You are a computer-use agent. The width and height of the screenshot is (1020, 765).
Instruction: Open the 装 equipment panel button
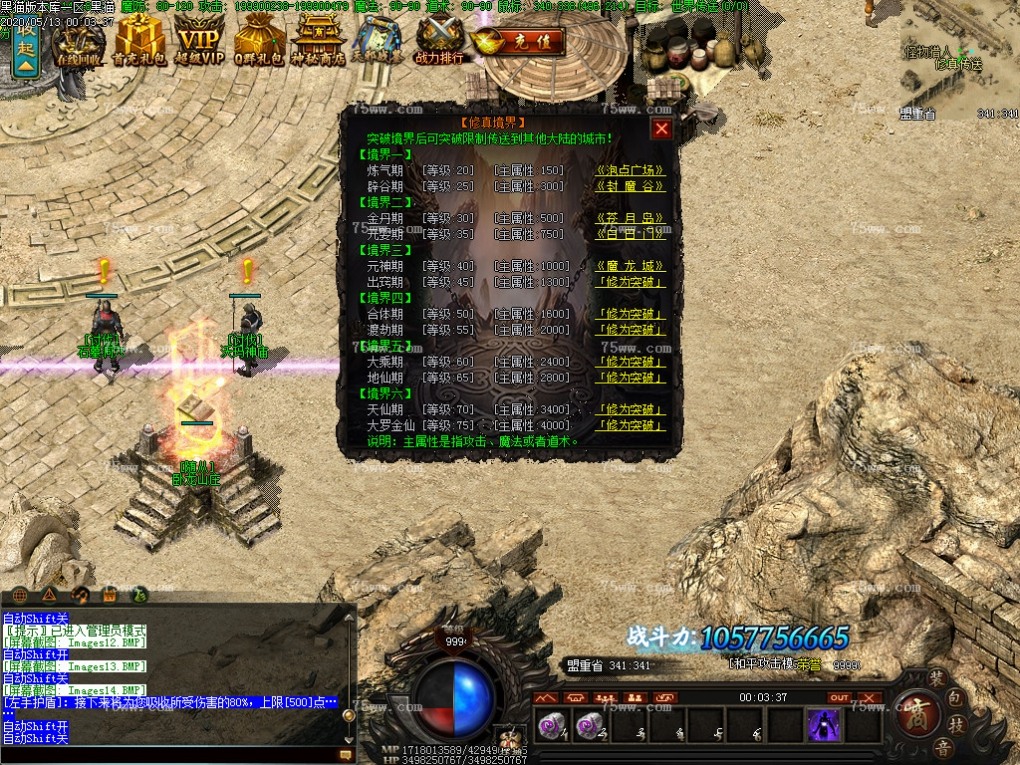coord(937,677)
